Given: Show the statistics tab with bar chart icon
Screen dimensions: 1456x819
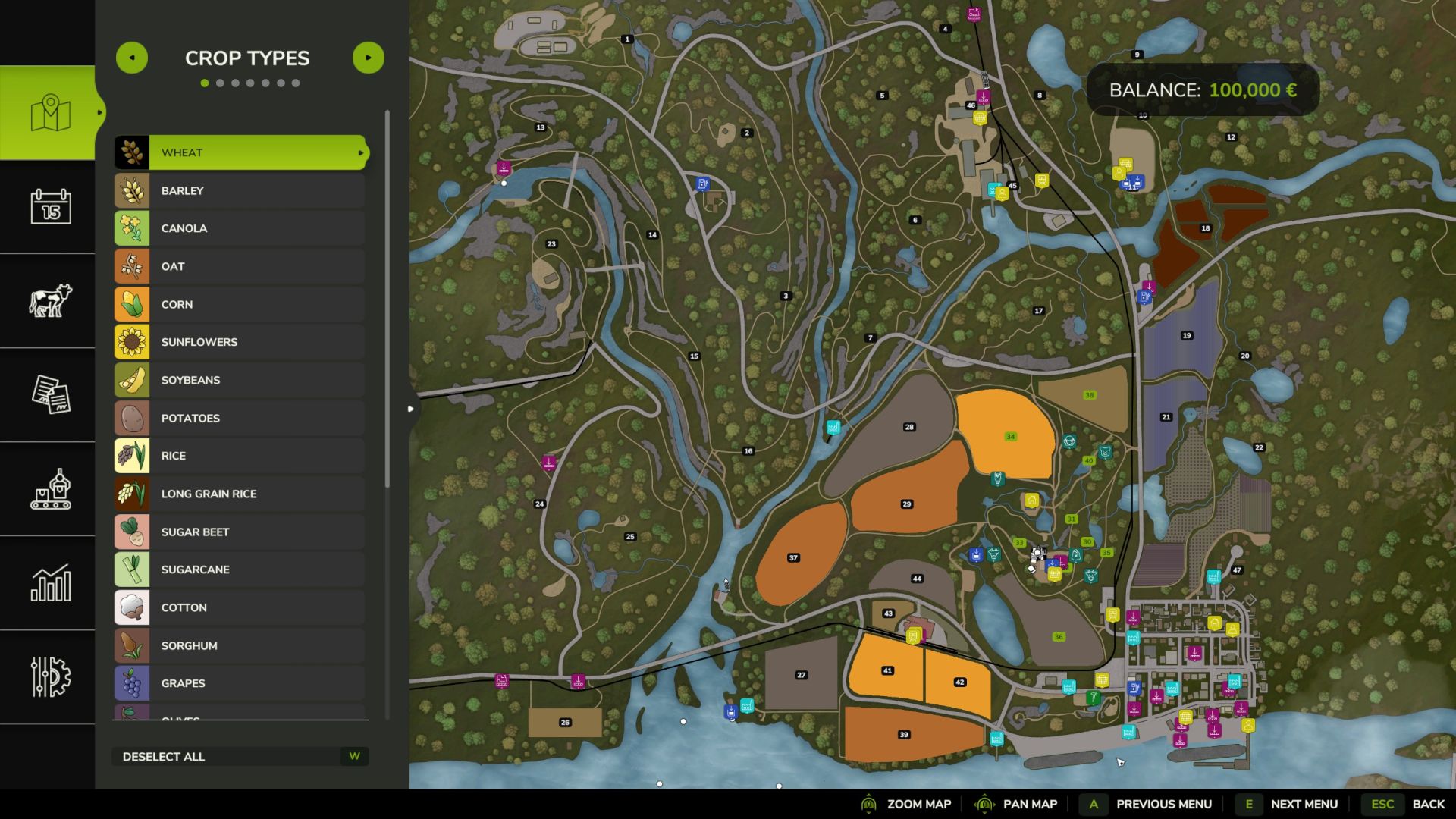Looking at the screenshot, I should tap(50, 582).
